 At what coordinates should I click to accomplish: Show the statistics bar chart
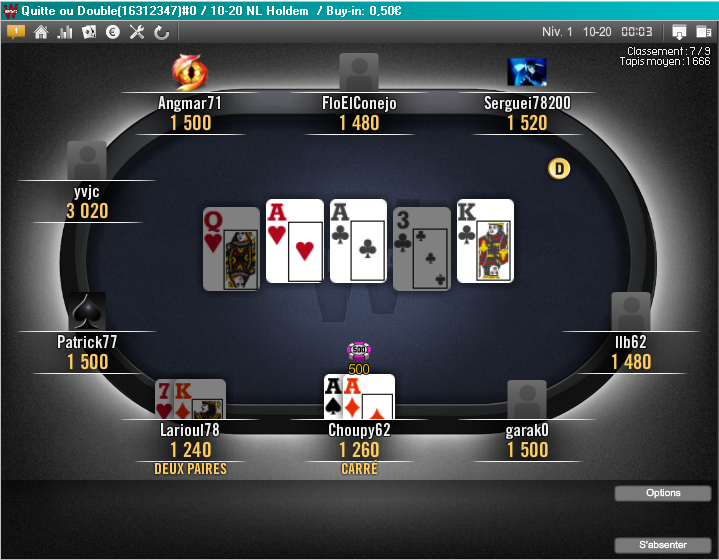click(x=65, y=32)
